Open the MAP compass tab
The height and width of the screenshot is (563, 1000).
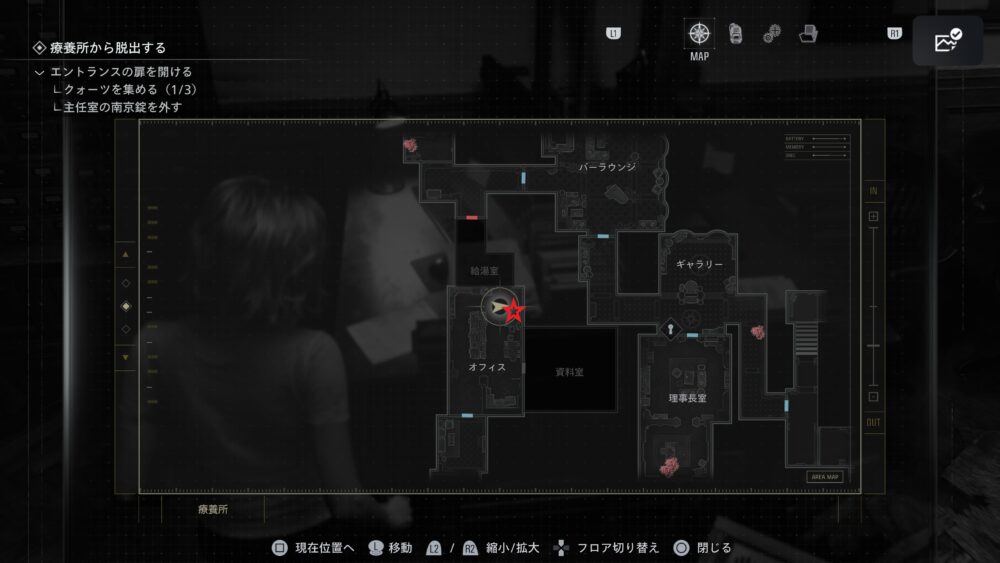click(x=699, y=33)
